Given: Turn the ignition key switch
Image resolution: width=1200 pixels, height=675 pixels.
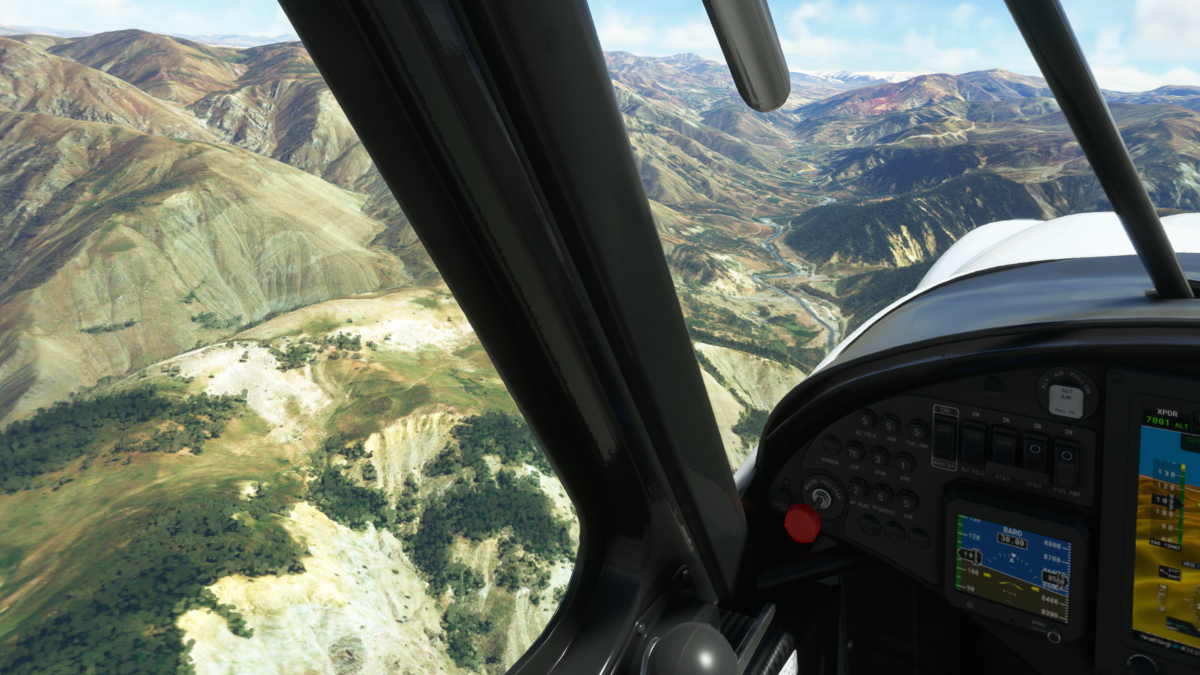Looking at the screenshot, I should point(822,494).
